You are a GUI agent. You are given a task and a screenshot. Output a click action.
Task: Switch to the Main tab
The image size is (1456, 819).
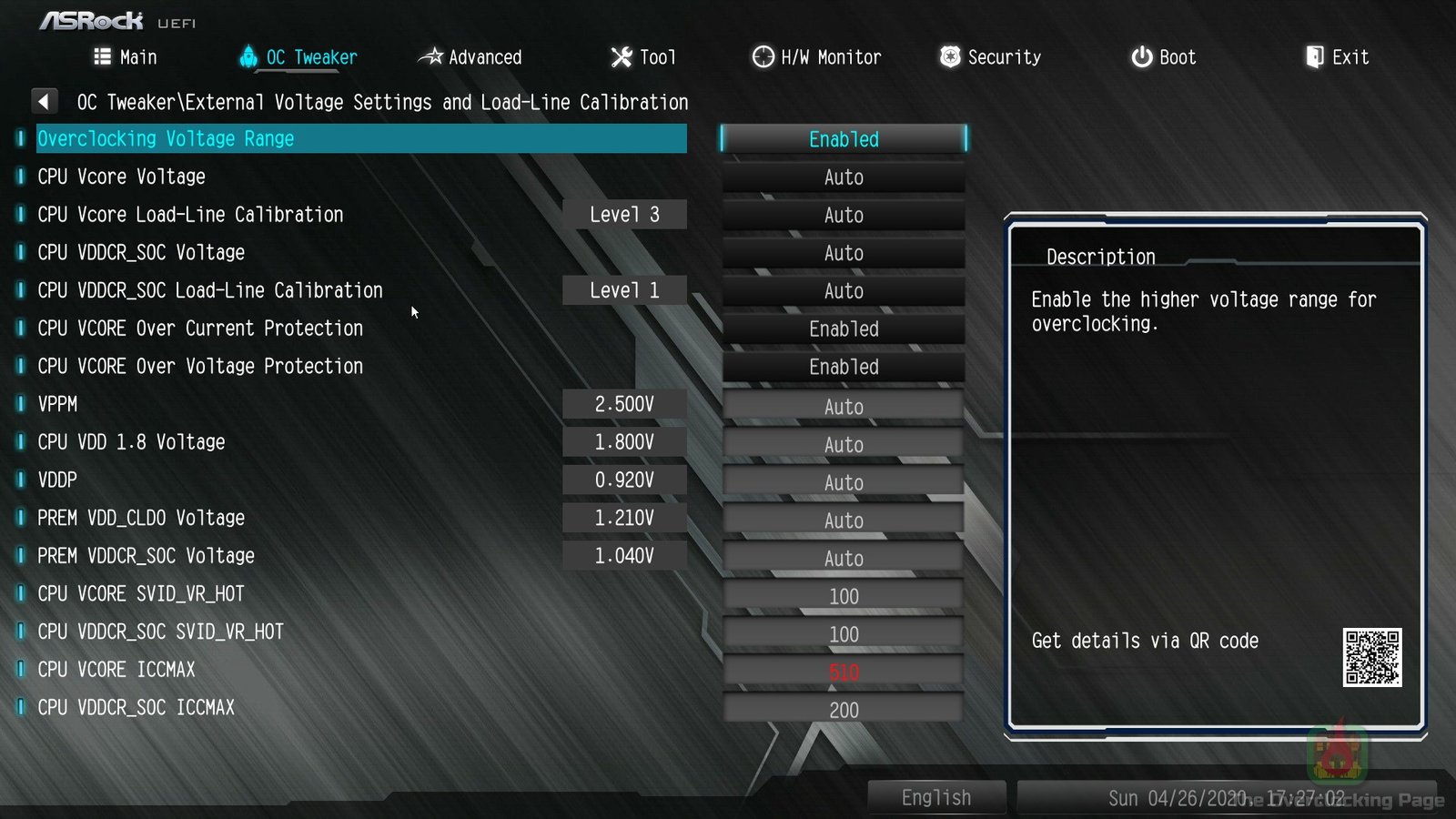point(126,57)
